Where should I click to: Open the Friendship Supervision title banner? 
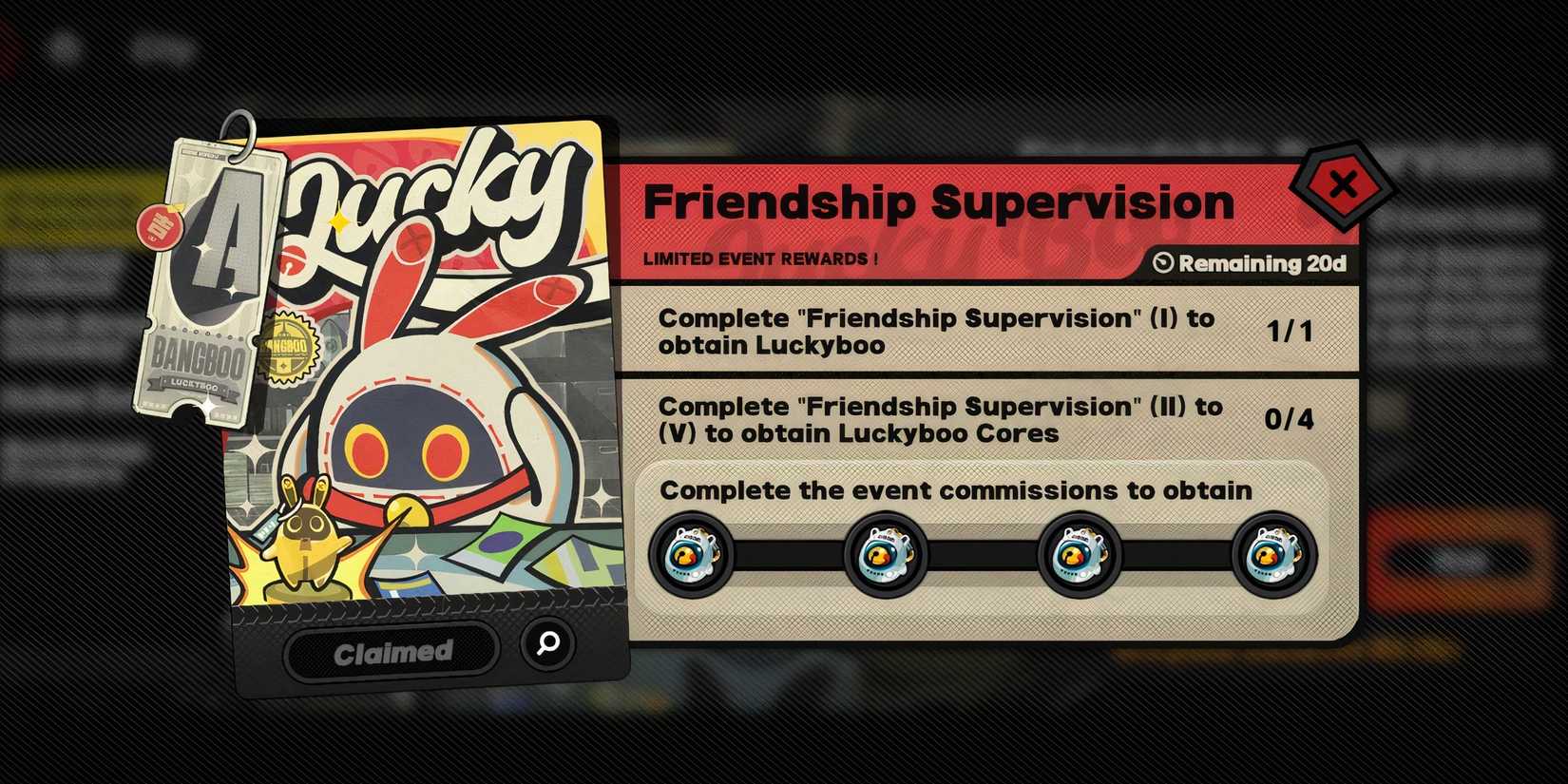coord(939,201)
